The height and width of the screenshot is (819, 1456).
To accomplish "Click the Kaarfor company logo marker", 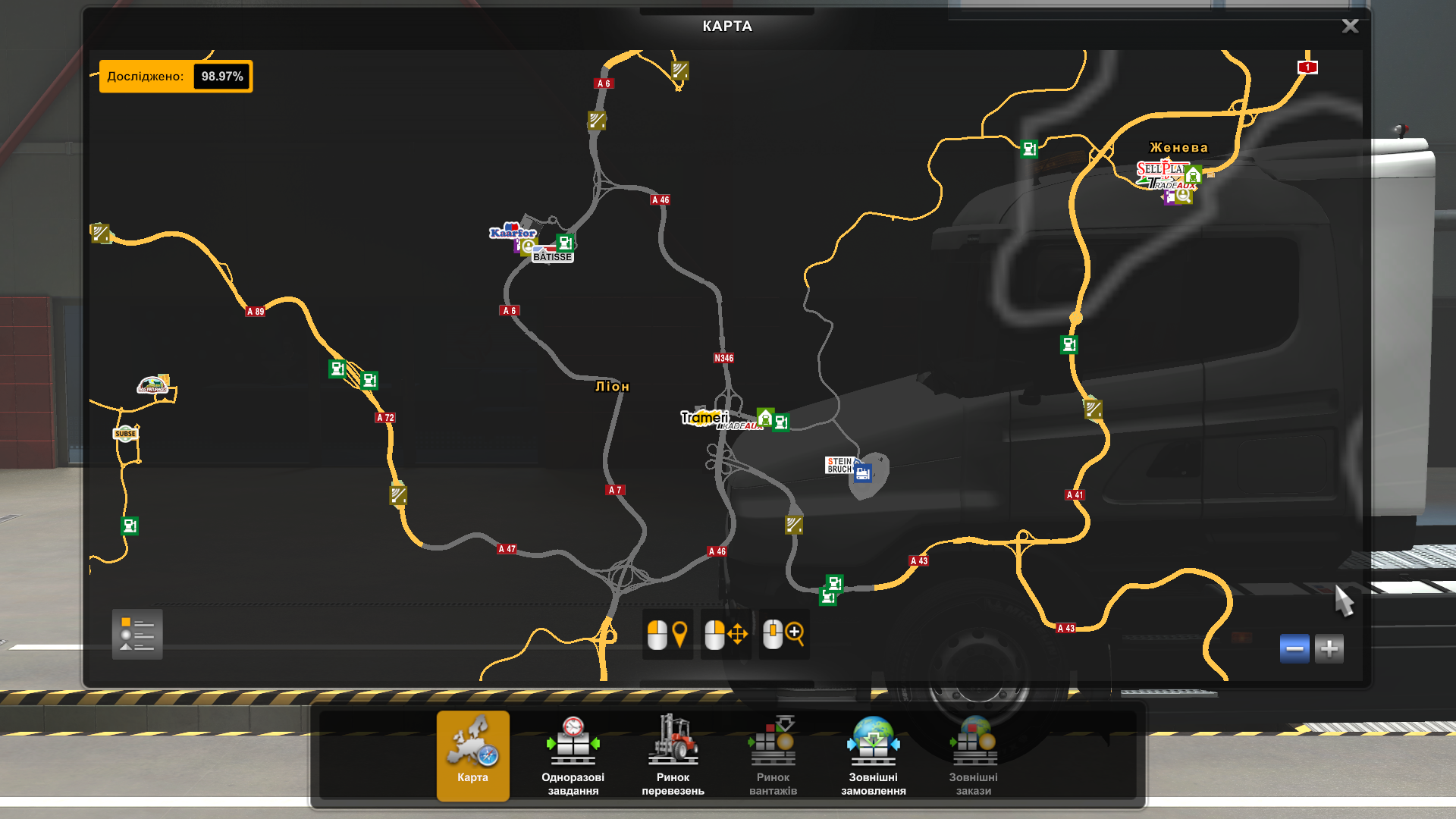I will point(512,231).
